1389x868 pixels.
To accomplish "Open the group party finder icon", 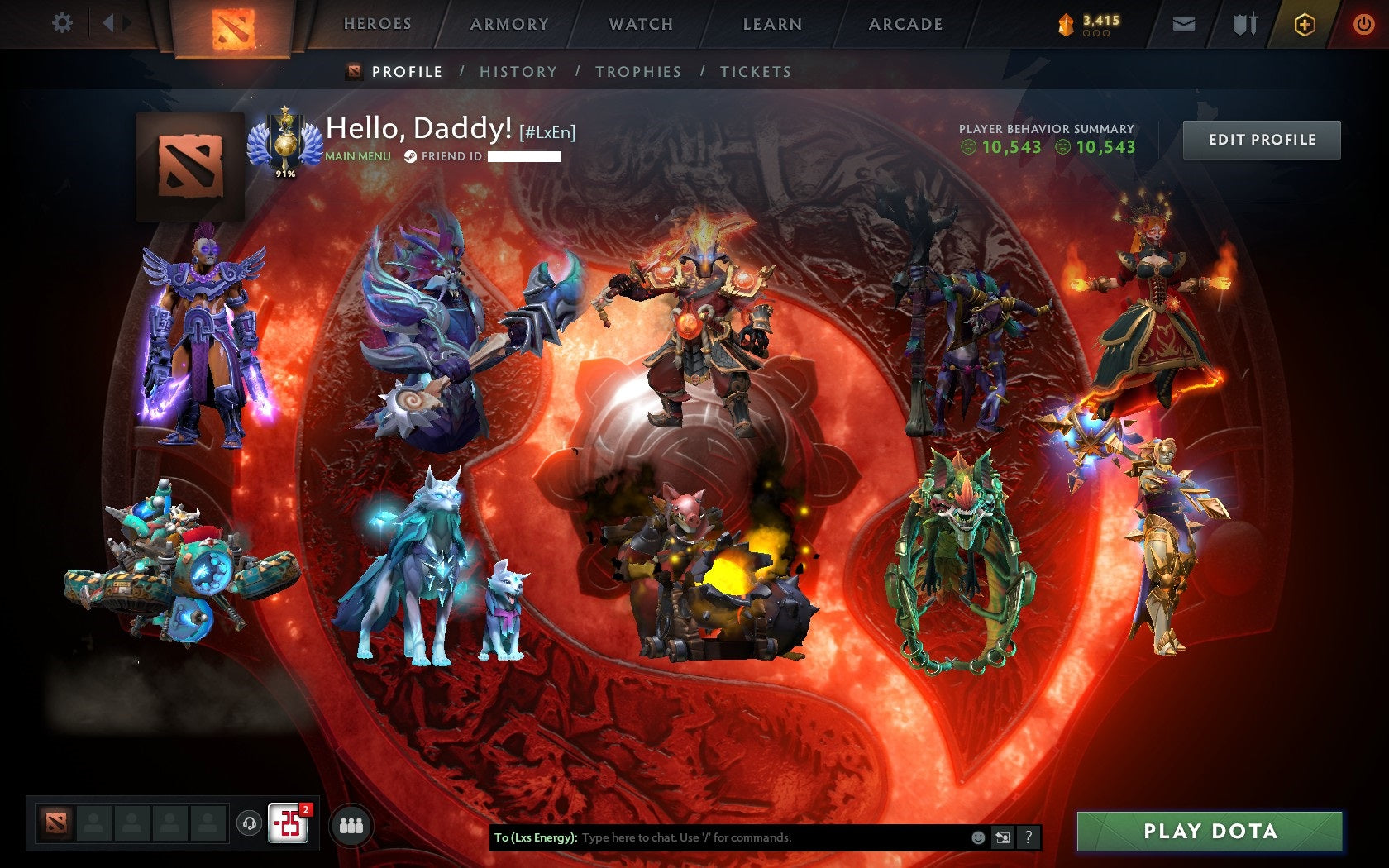I will coord(351,826).
